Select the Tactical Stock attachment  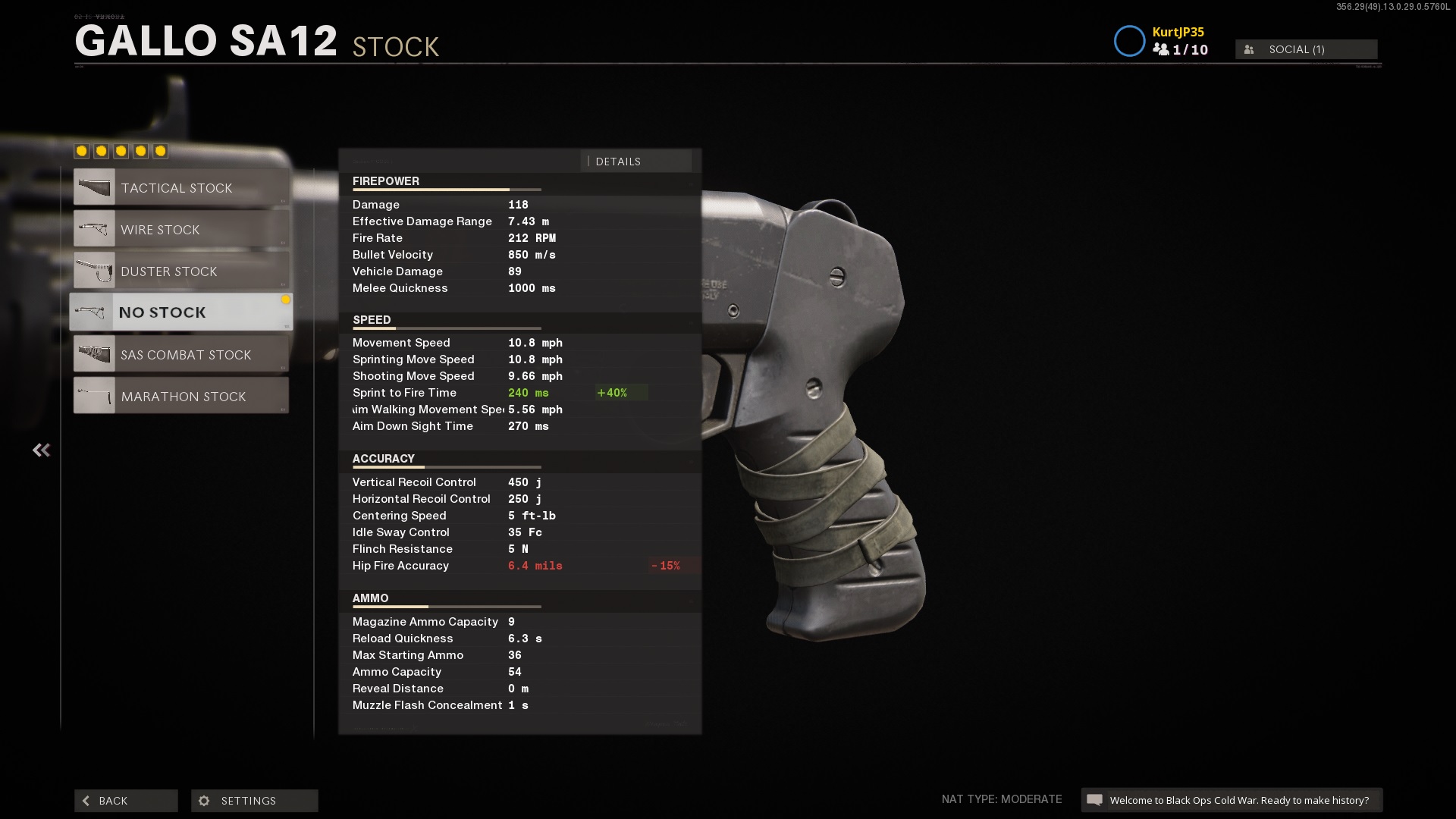coord(181,187)
